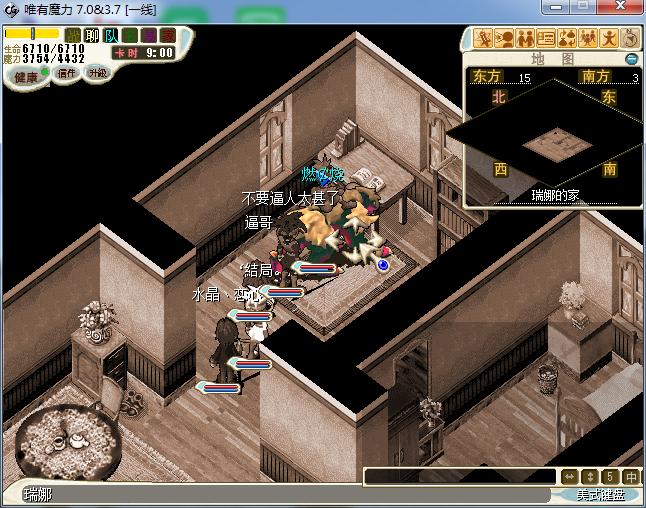Select the two-people party icon
646x508 pixels.
[526, 39]
